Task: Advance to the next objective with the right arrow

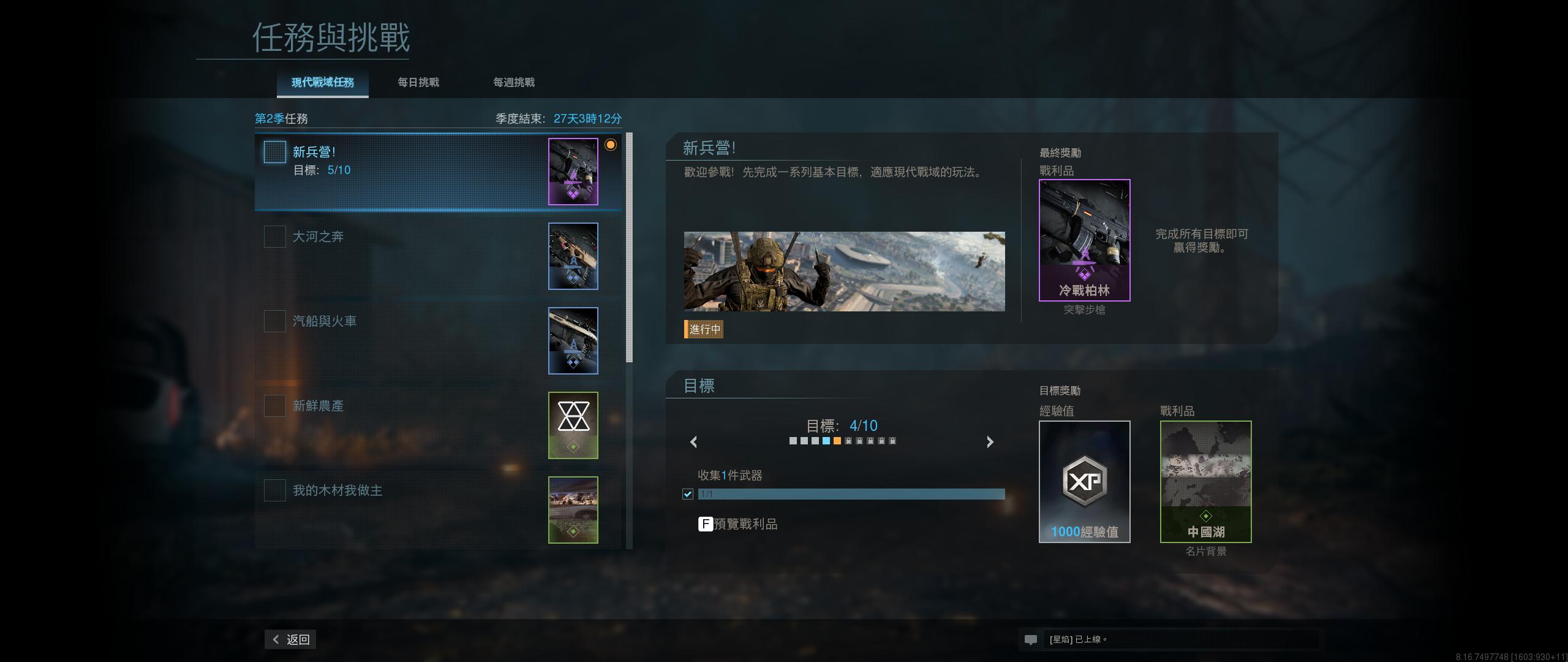Action: tap(990, 442)
